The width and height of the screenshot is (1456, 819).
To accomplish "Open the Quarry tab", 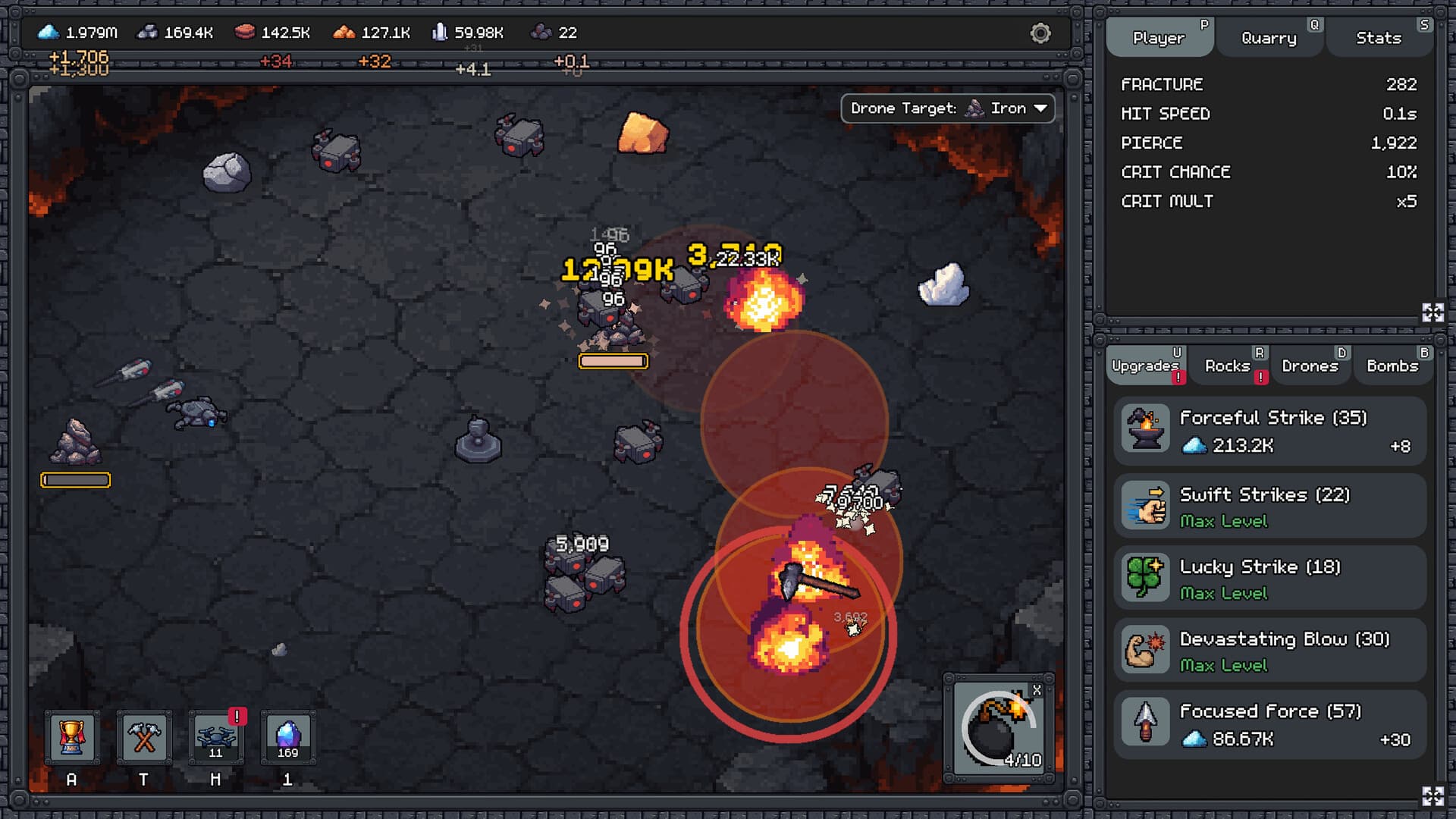I will coord(1269,38).
